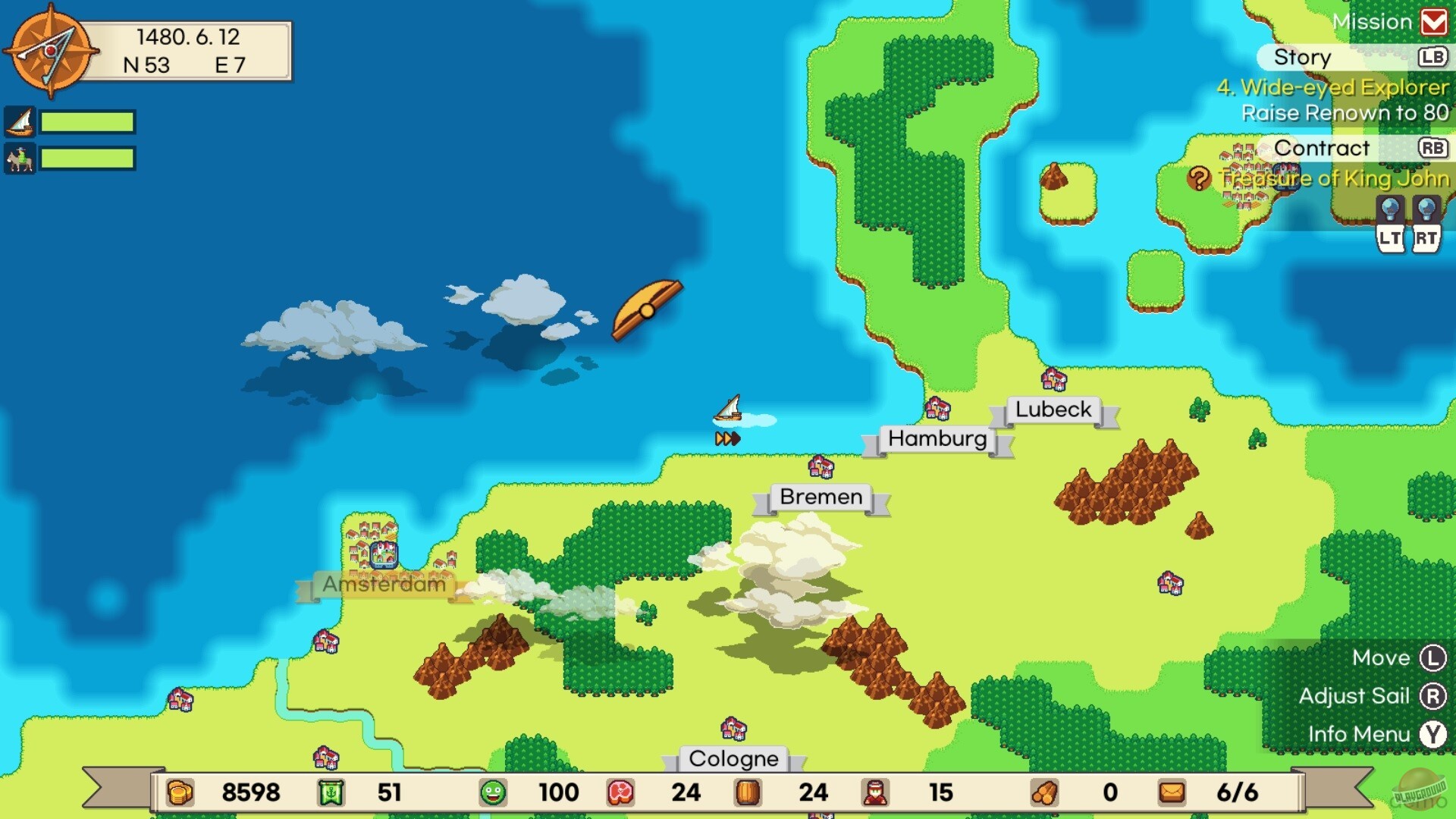This screenshot has height=819, width=1456.
Task: Select the green anchor flag icon
Action: point(331,793)
